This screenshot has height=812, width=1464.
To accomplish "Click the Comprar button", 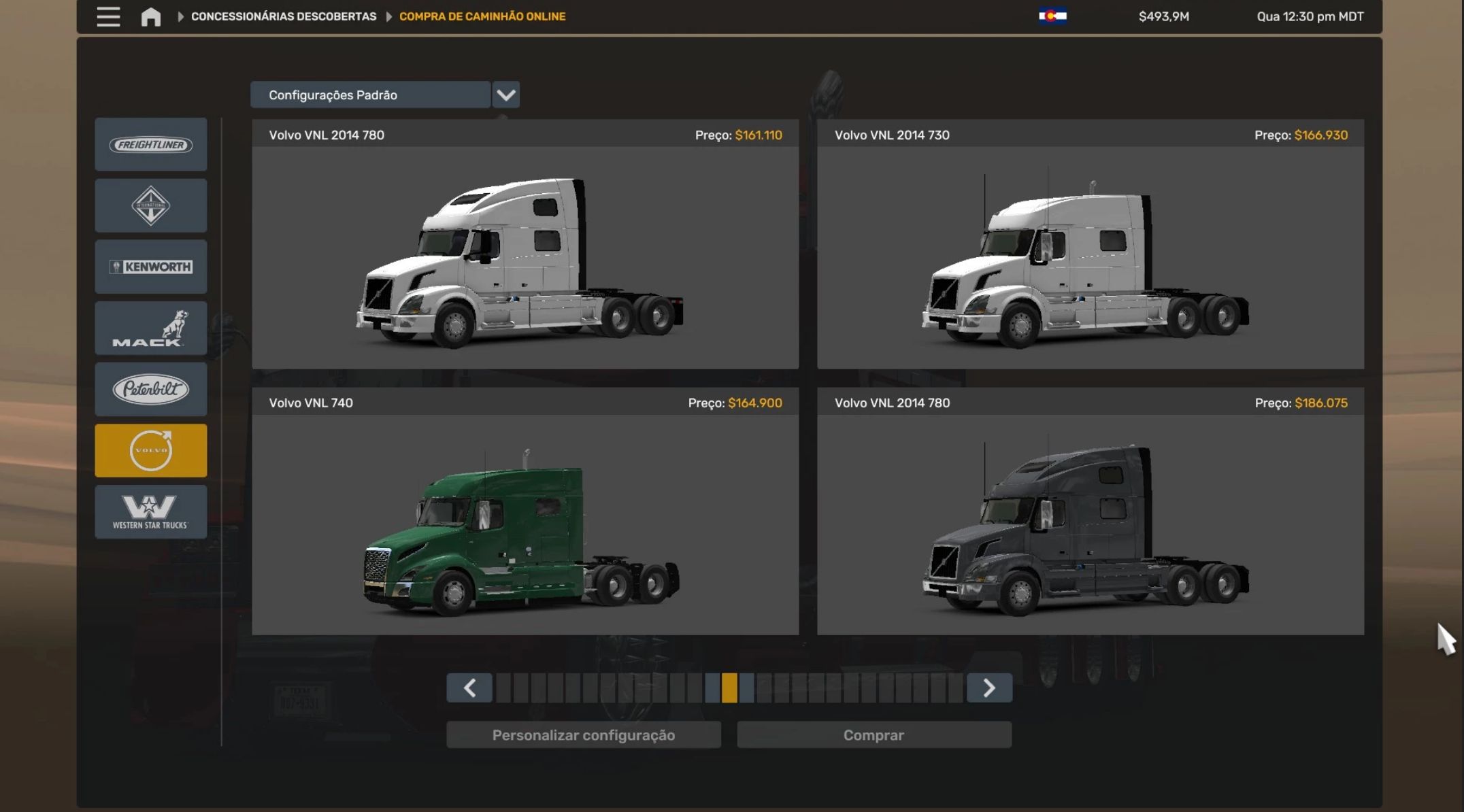I will [874, 735].
